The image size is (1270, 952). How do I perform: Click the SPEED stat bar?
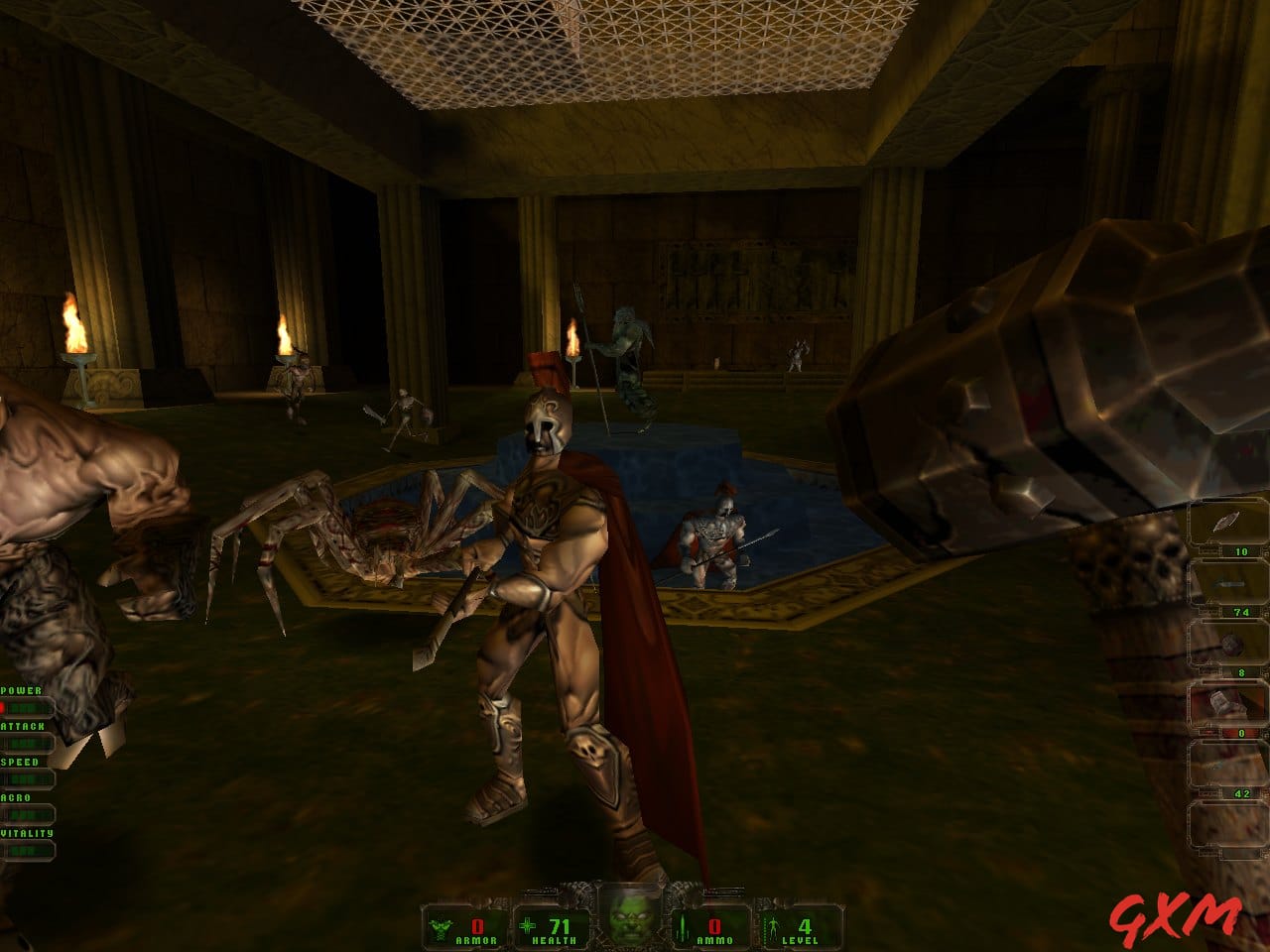click(x=28, y=777)
